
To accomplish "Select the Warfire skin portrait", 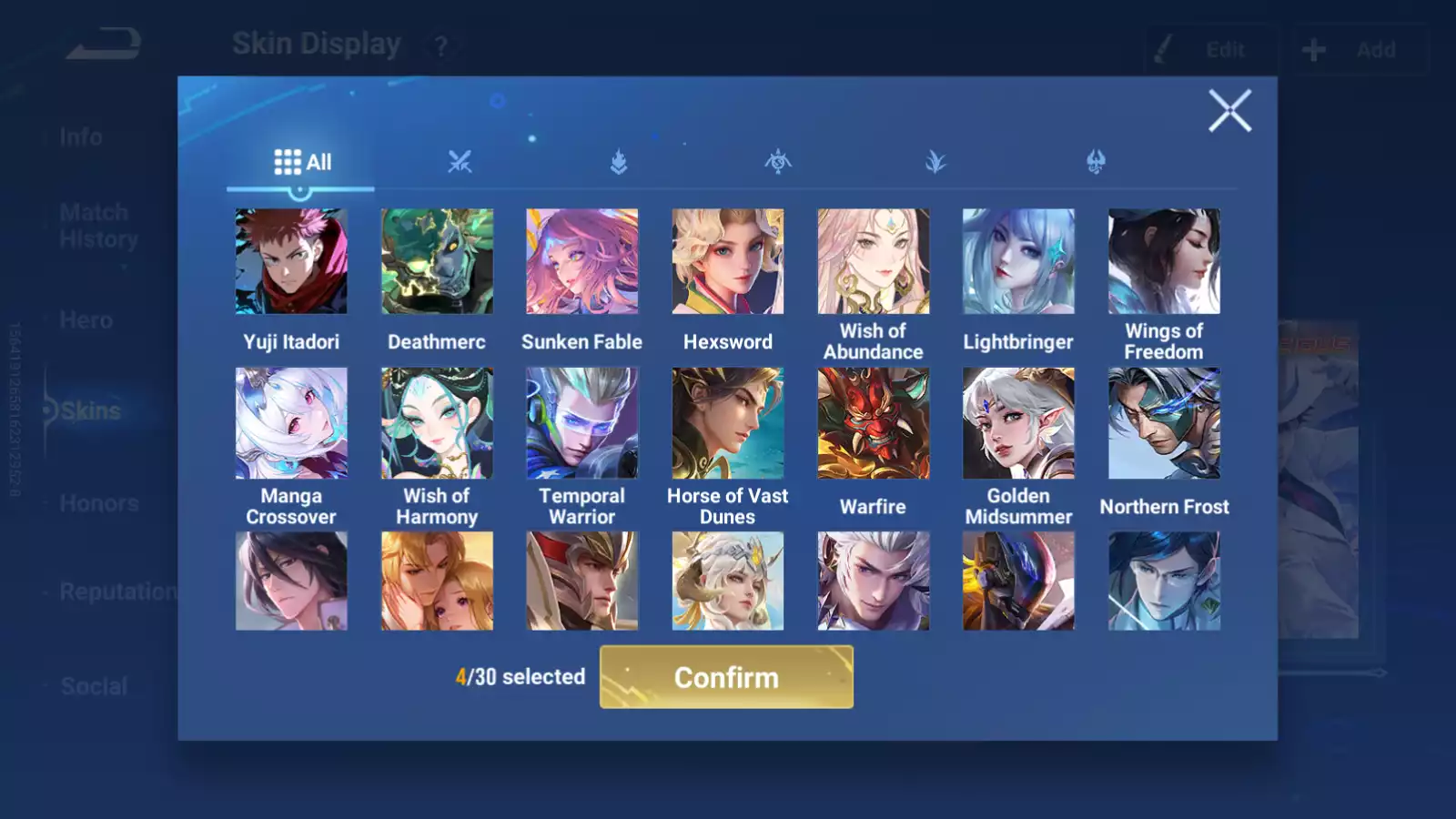I will pos(873,423).
